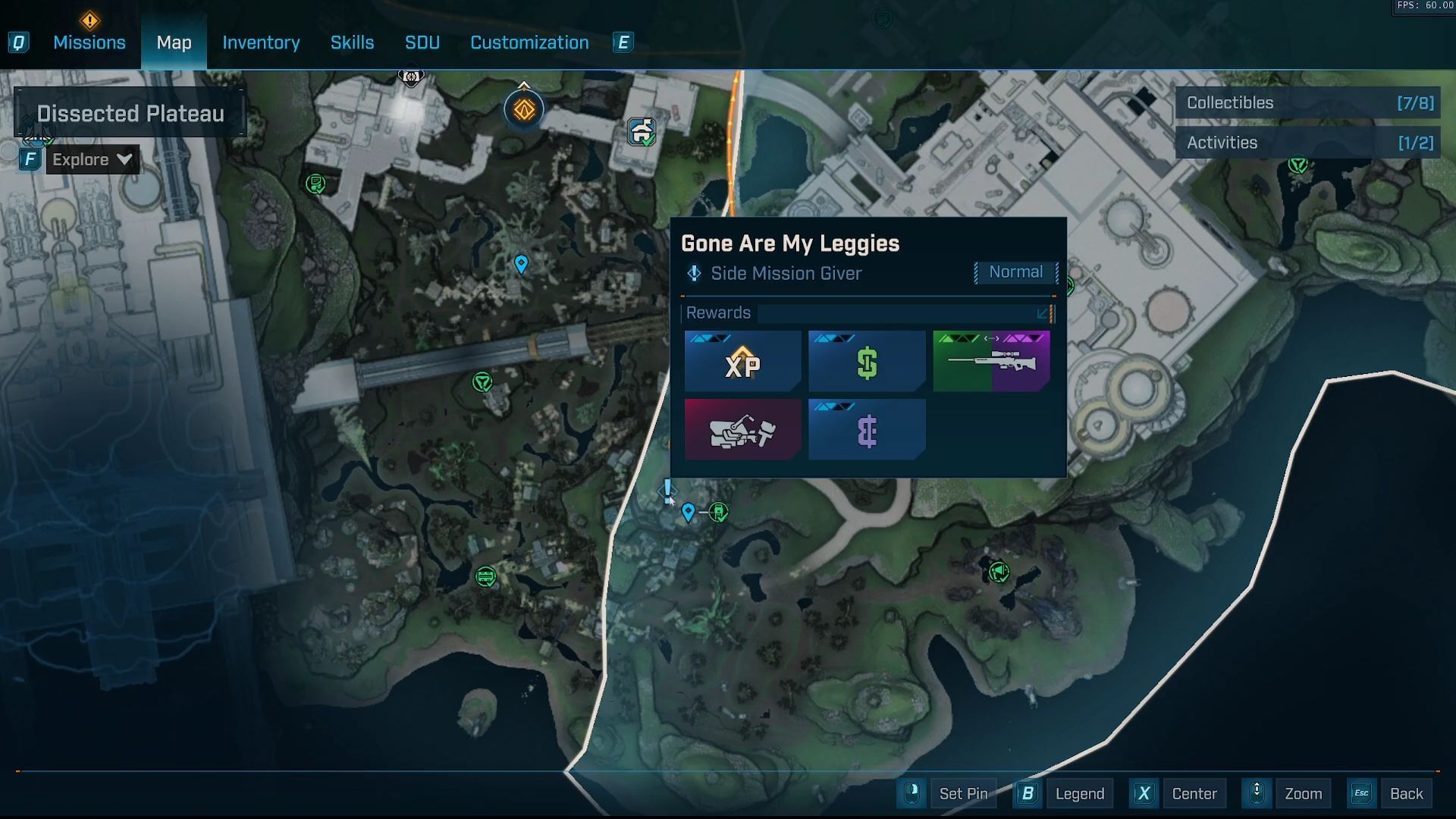
Task: Click the side mission exclamation mark icon
Action: (x=666, y=491)
